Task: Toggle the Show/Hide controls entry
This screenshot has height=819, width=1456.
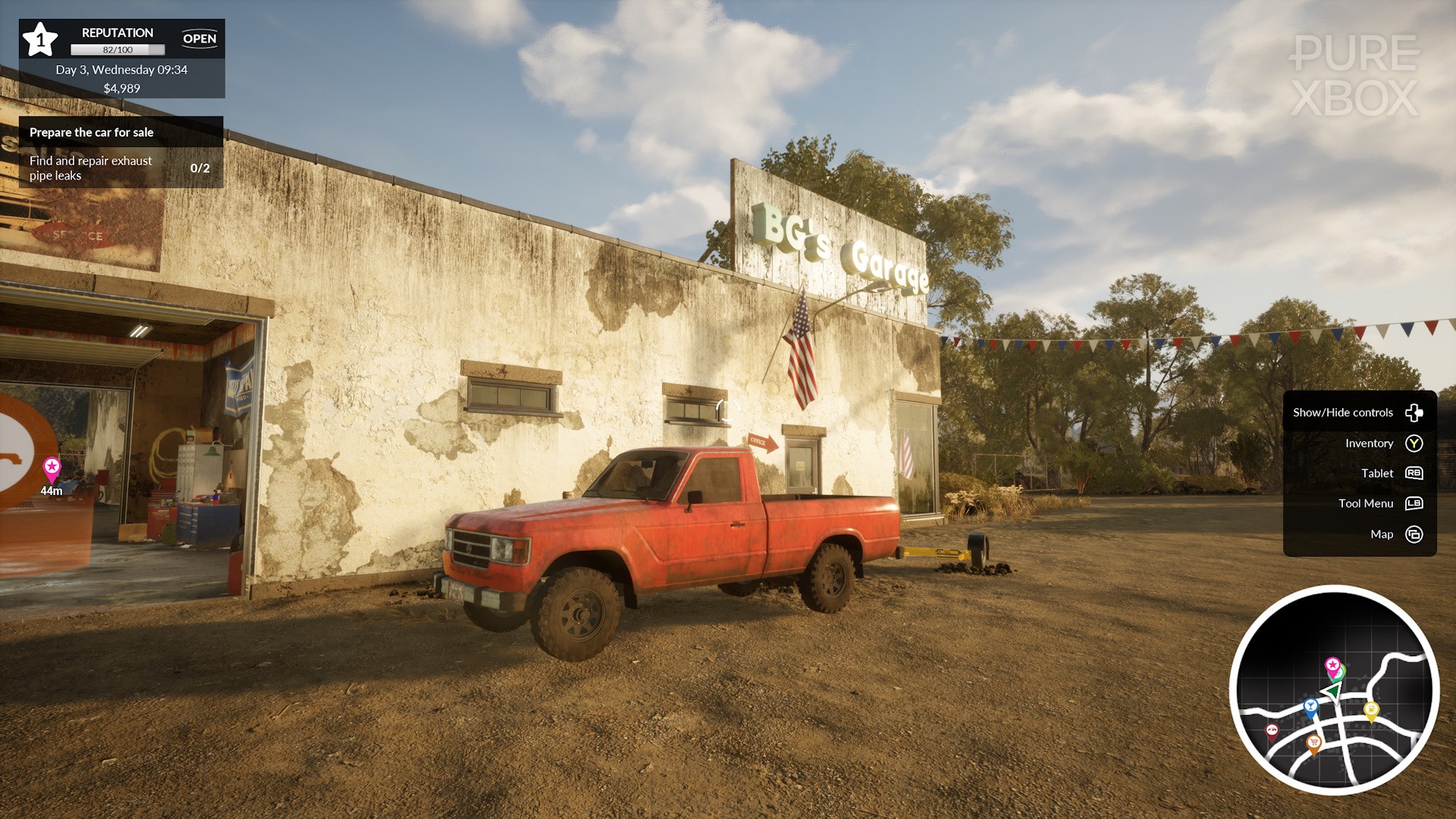Action: tap(1358, 413)
